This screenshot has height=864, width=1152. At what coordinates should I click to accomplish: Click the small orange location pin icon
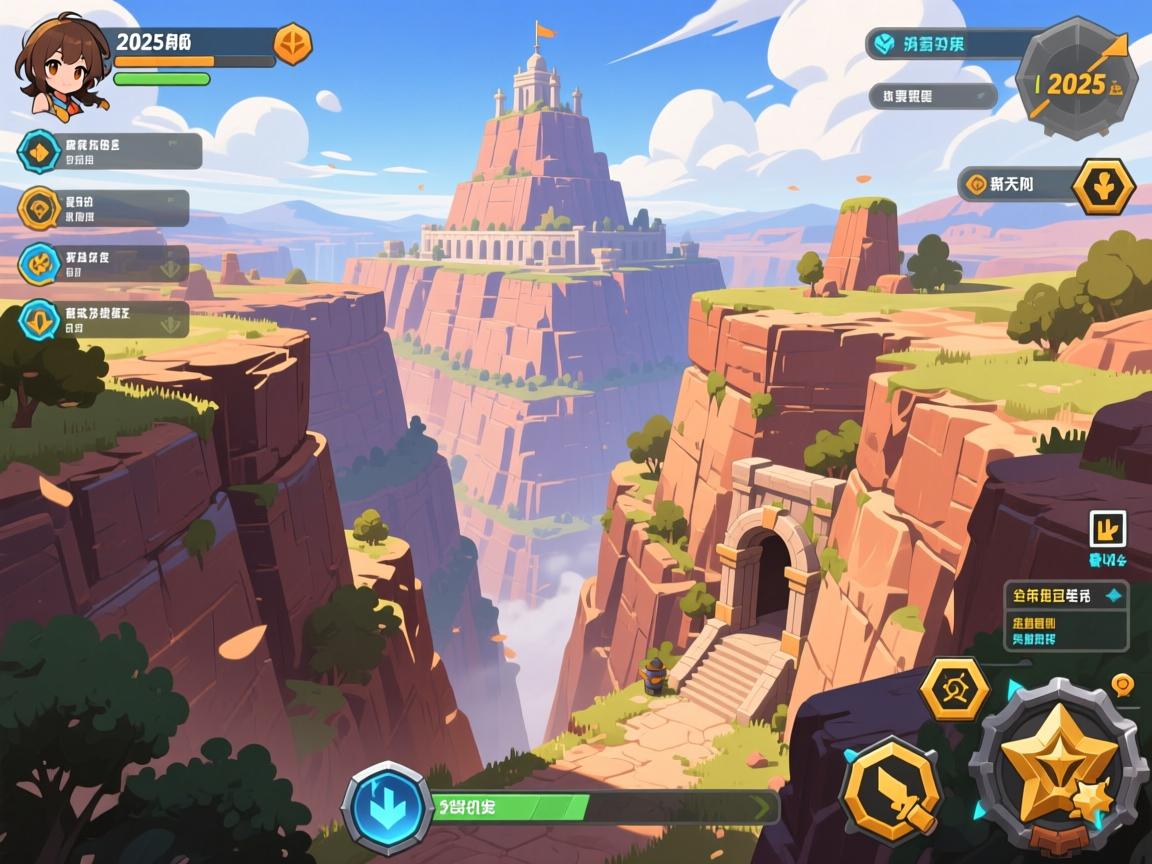pos(1122,685)
